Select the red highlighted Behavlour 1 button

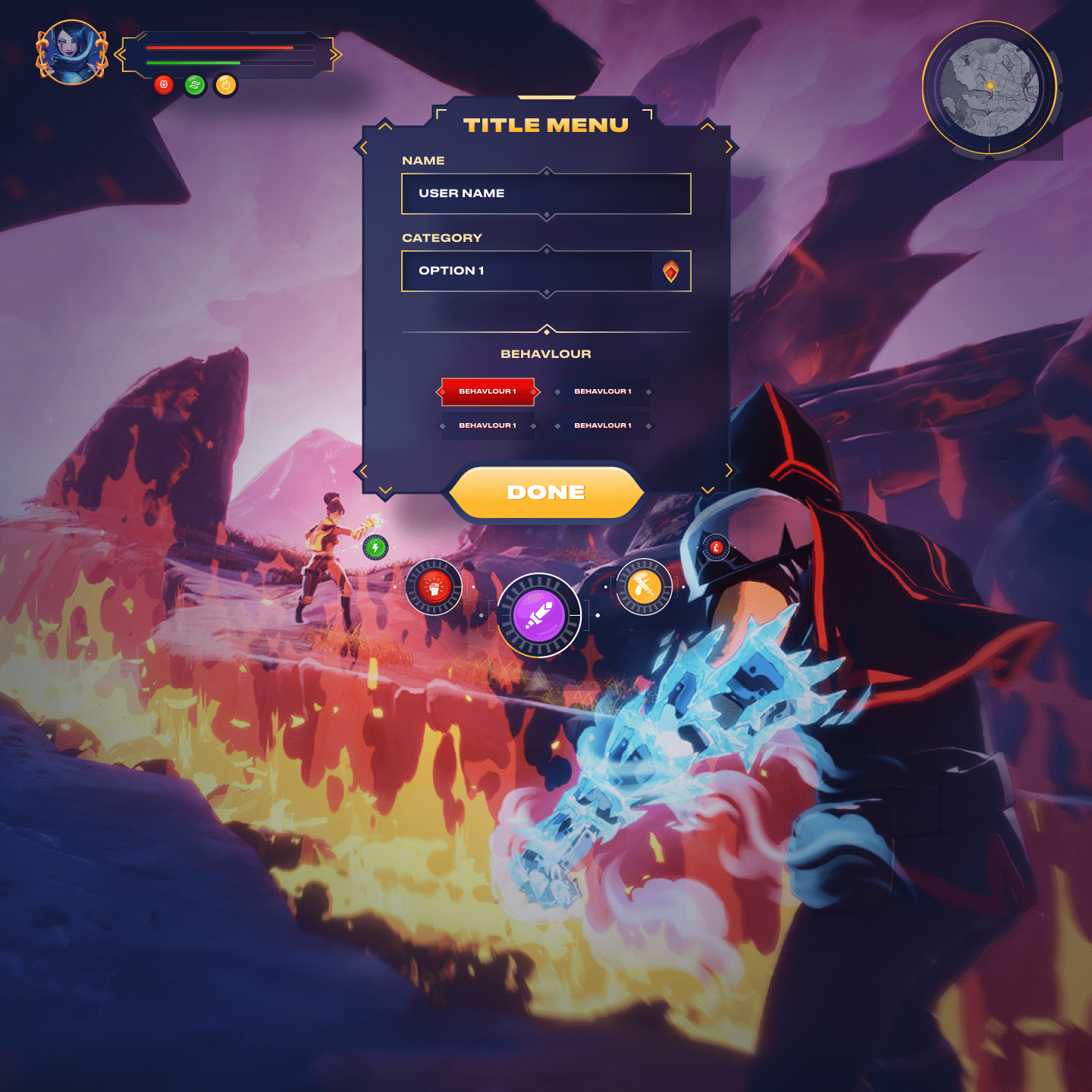pos(488,391)
